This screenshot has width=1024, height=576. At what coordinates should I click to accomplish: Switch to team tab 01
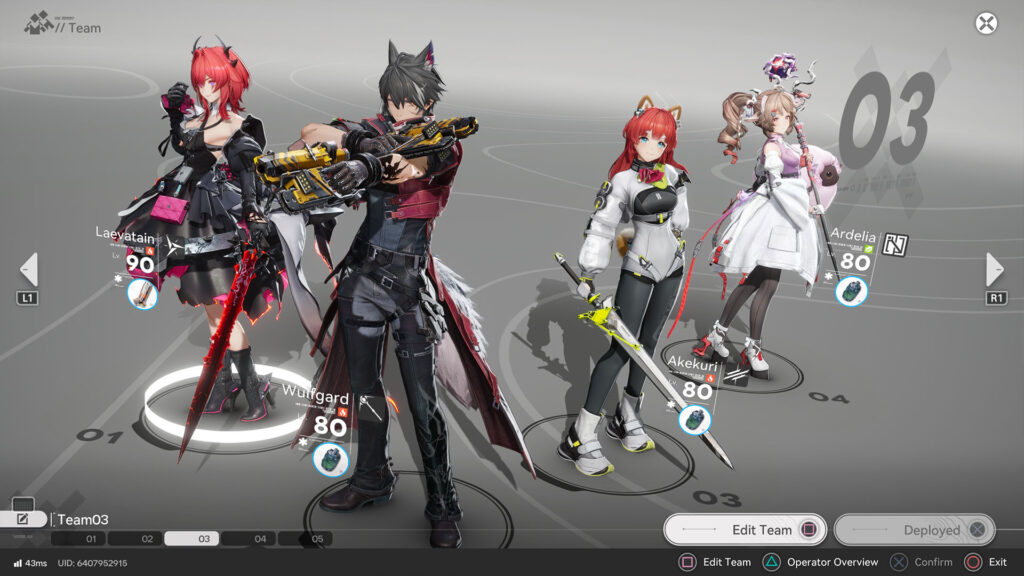click(91, 539)
